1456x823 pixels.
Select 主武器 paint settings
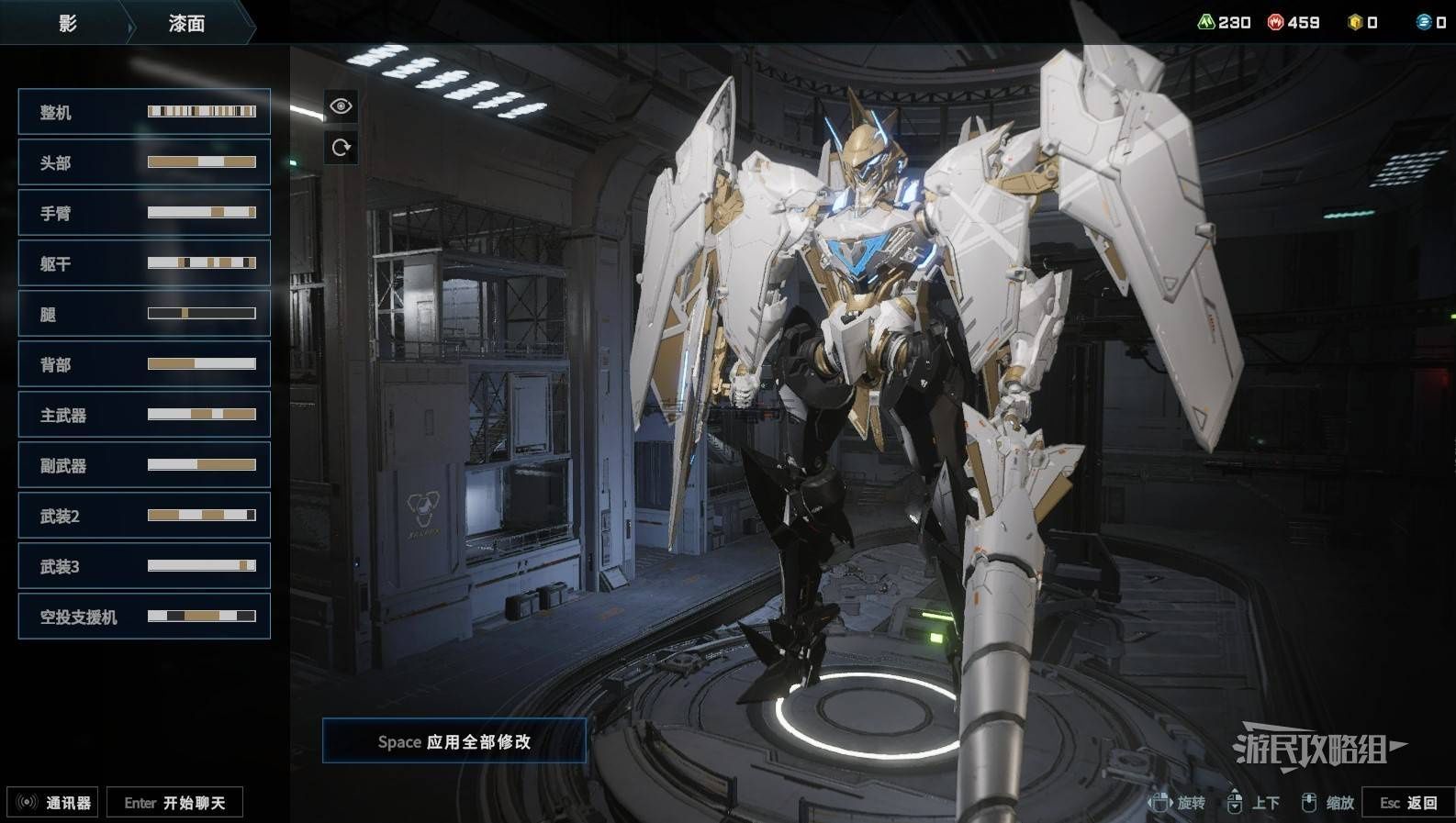pyautogui.click(x=144, y=415)
